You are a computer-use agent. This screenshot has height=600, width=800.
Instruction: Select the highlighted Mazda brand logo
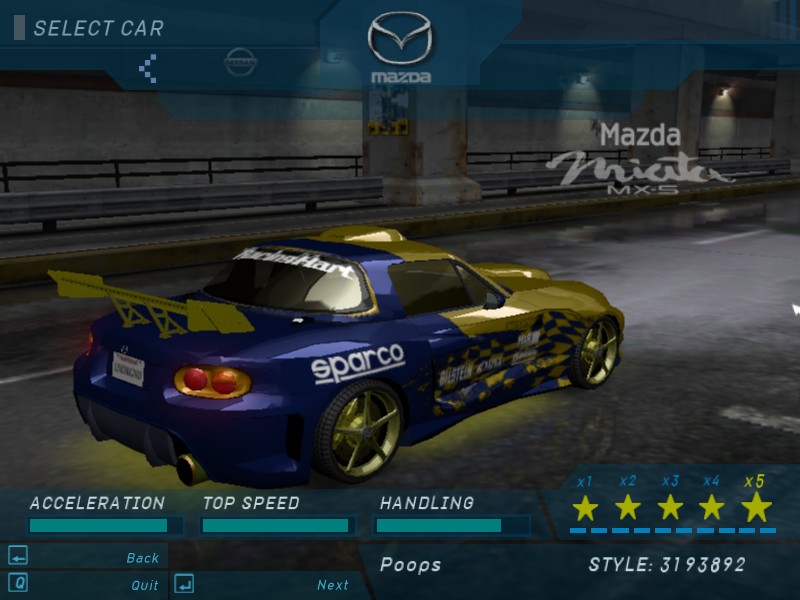coord(400,46)
